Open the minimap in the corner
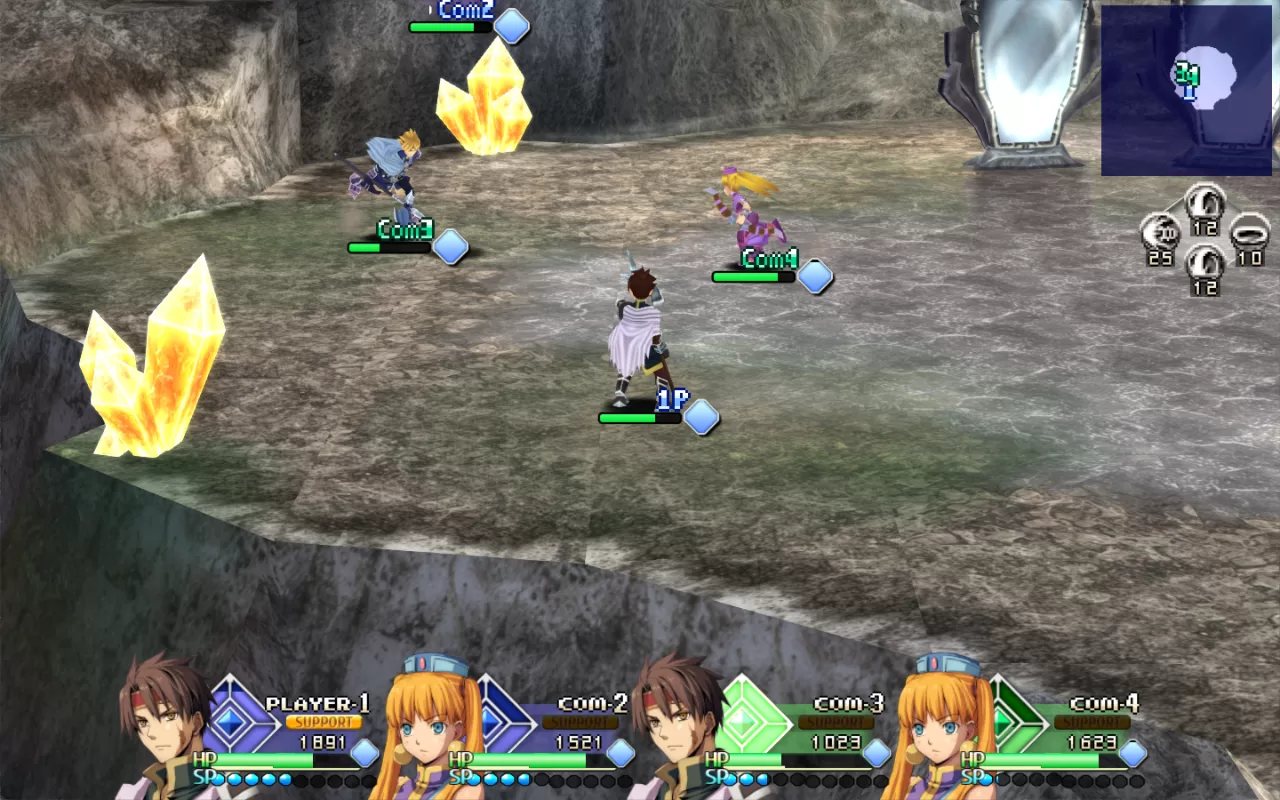 tap(1186, 90)
